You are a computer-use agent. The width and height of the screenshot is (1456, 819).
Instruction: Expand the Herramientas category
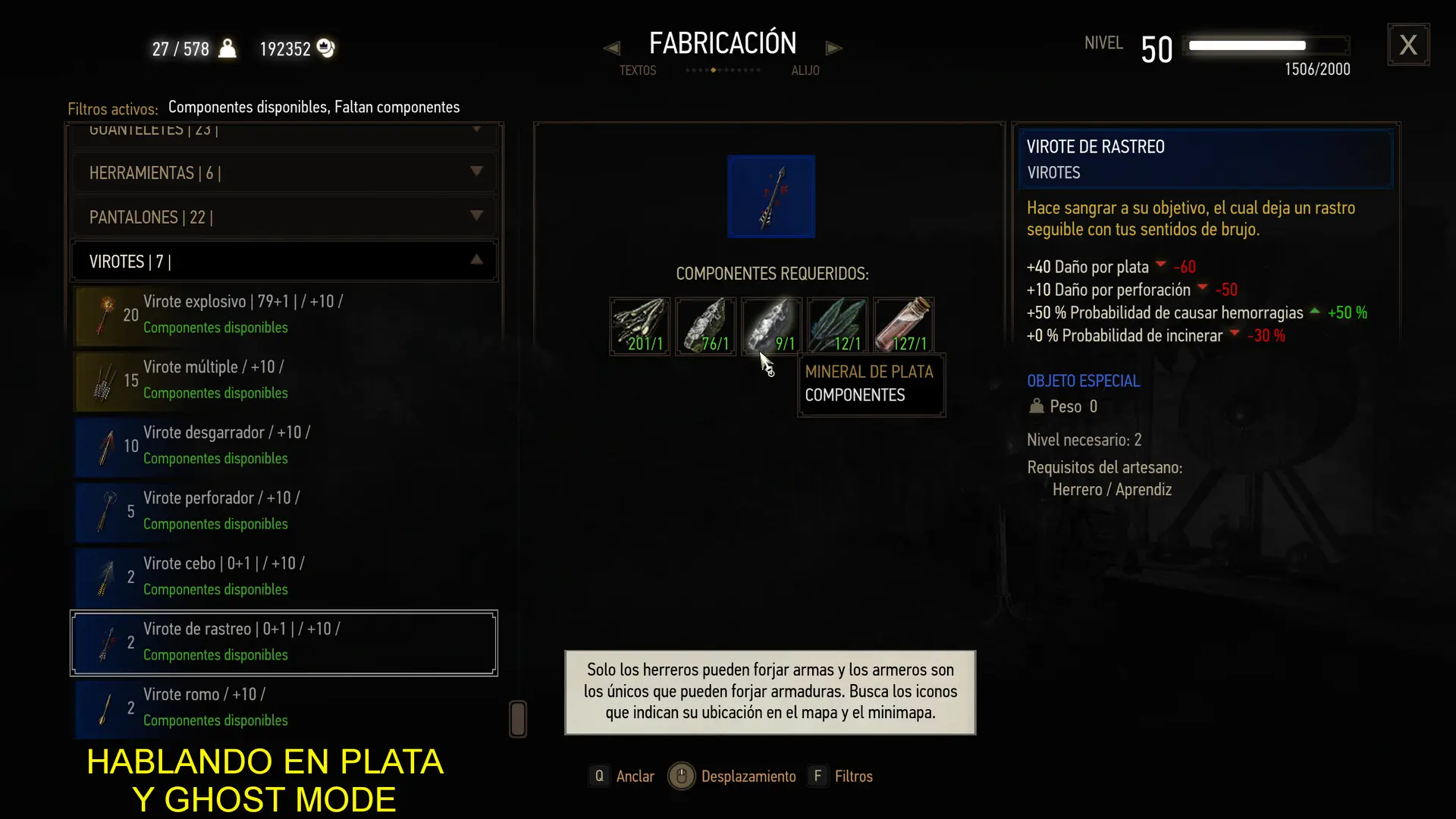pyautogui.click(x=284, y=173)
